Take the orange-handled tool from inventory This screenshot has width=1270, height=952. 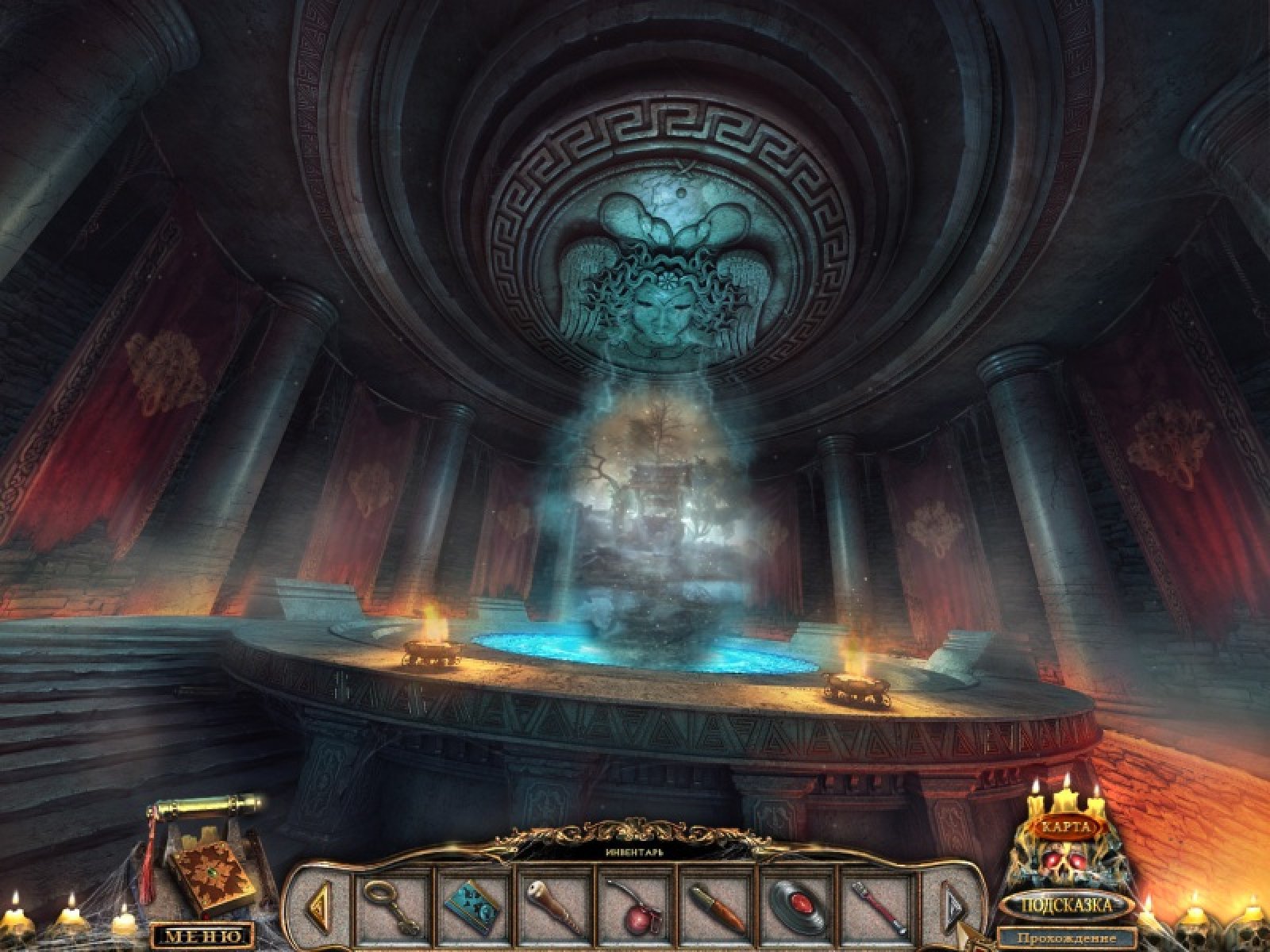coord(717,907)
